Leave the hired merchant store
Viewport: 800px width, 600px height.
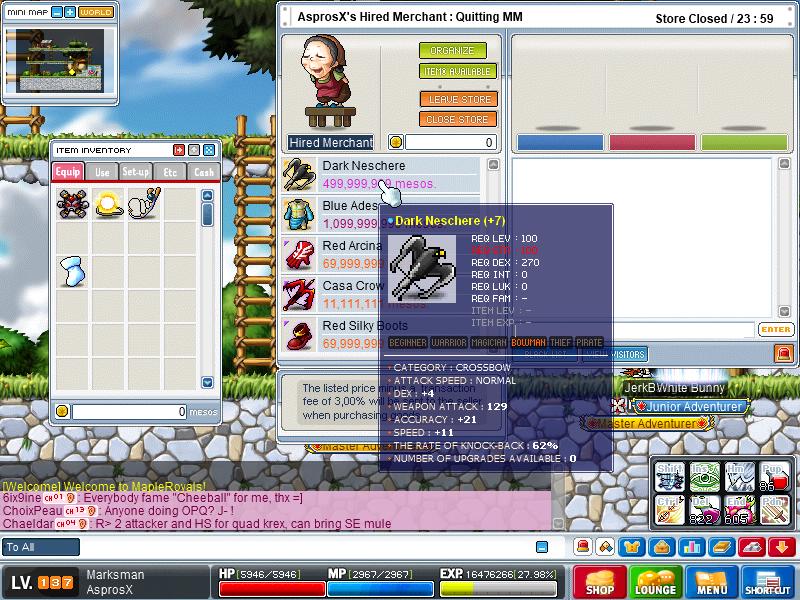click(x=458, y=100)
